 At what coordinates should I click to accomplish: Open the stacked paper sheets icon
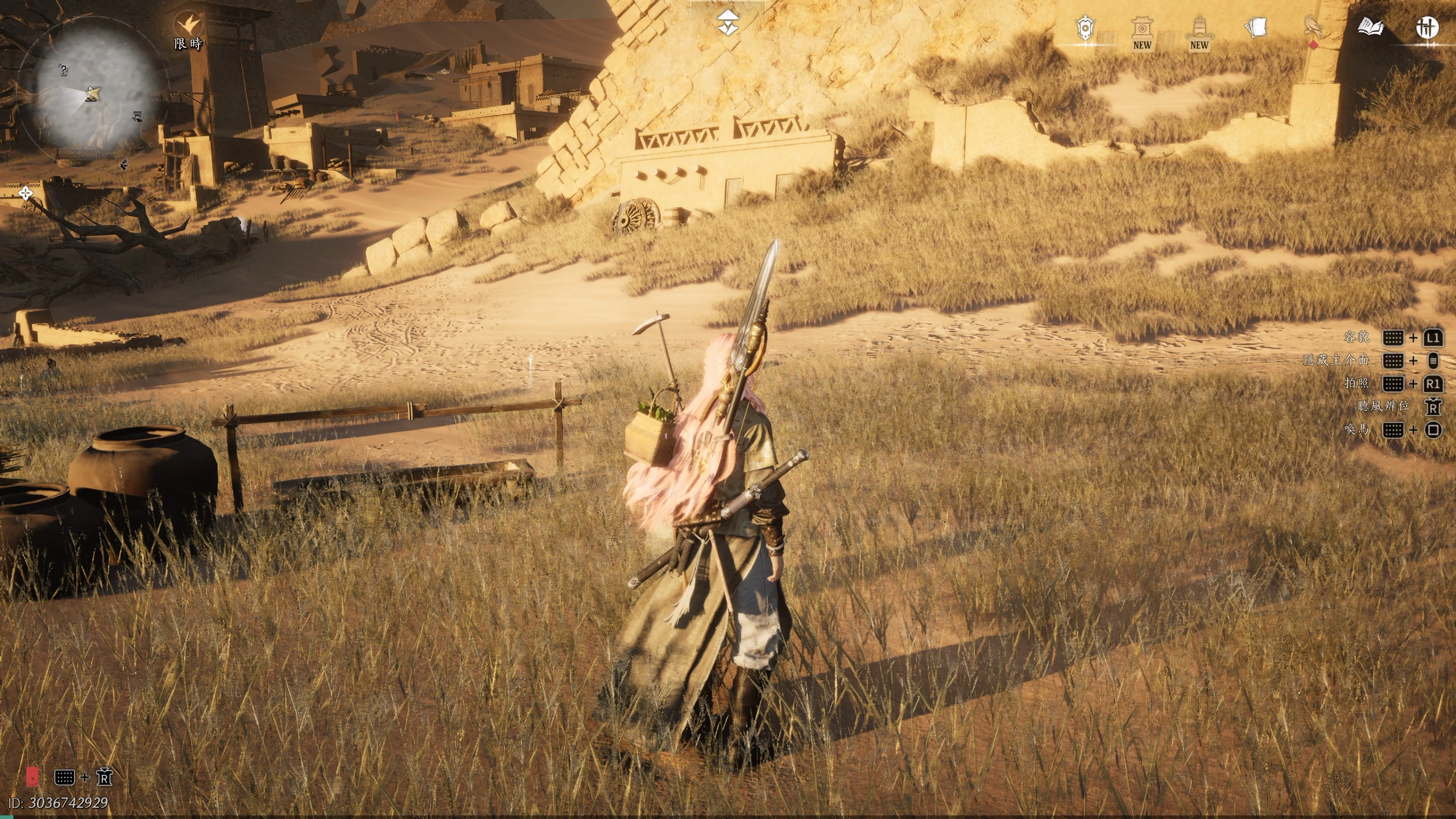click(1256, 27)
